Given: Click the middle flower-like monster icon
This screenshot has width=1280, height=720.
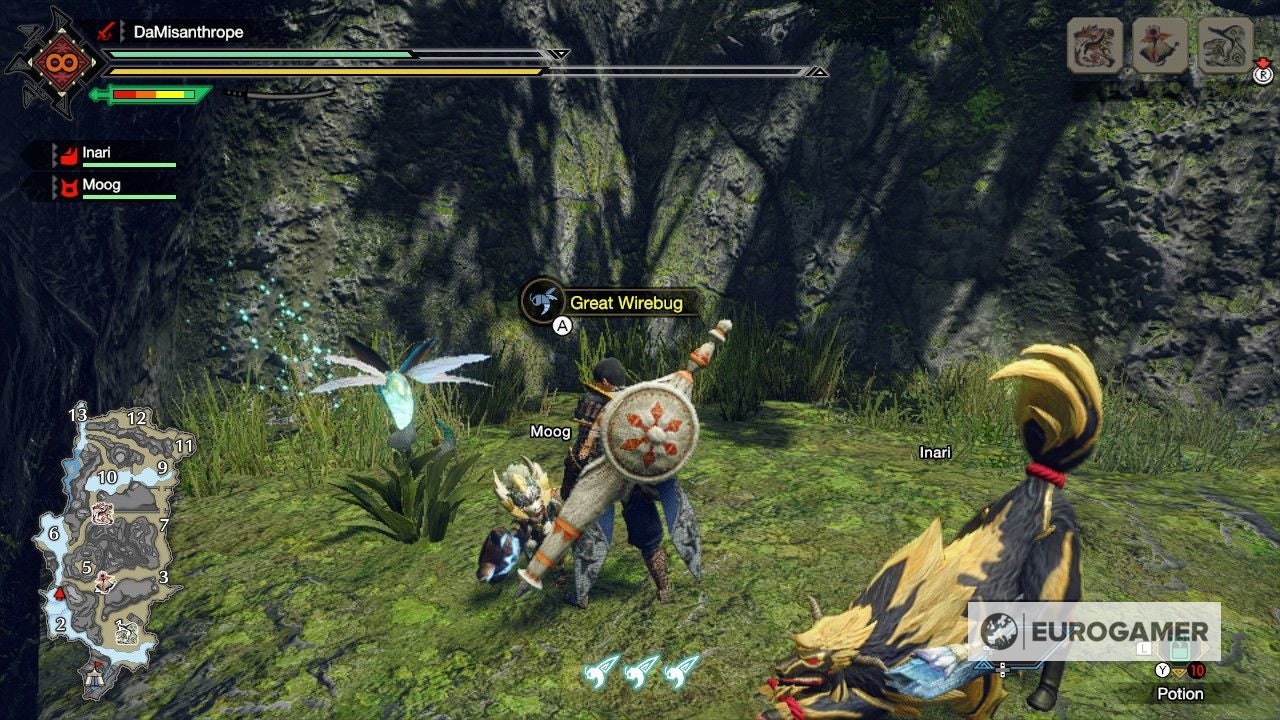Looking at the screenshot, I should coord(1160,46).
